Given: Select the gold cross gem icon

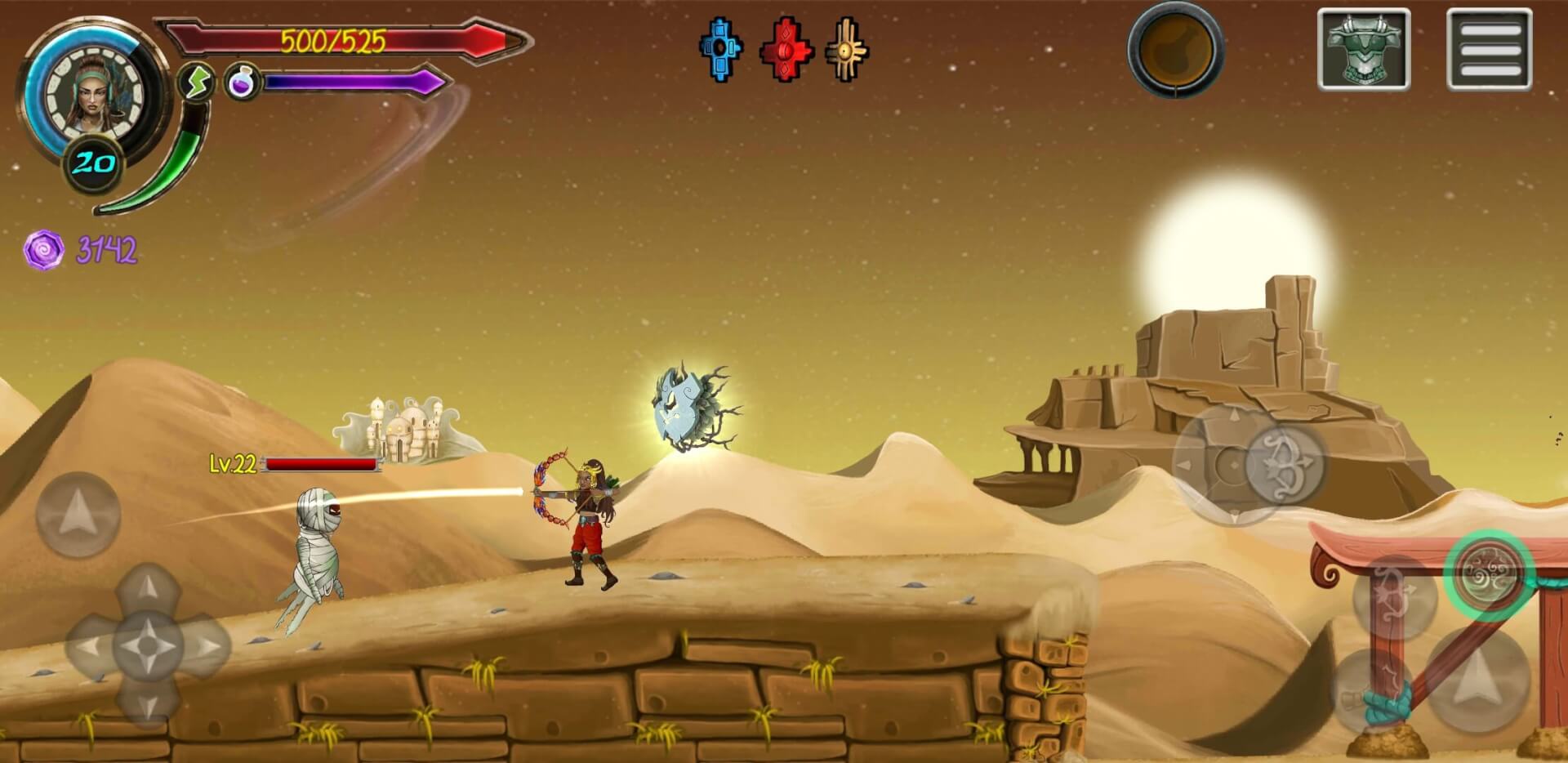Looking at the screenshot, I should 847,49.
